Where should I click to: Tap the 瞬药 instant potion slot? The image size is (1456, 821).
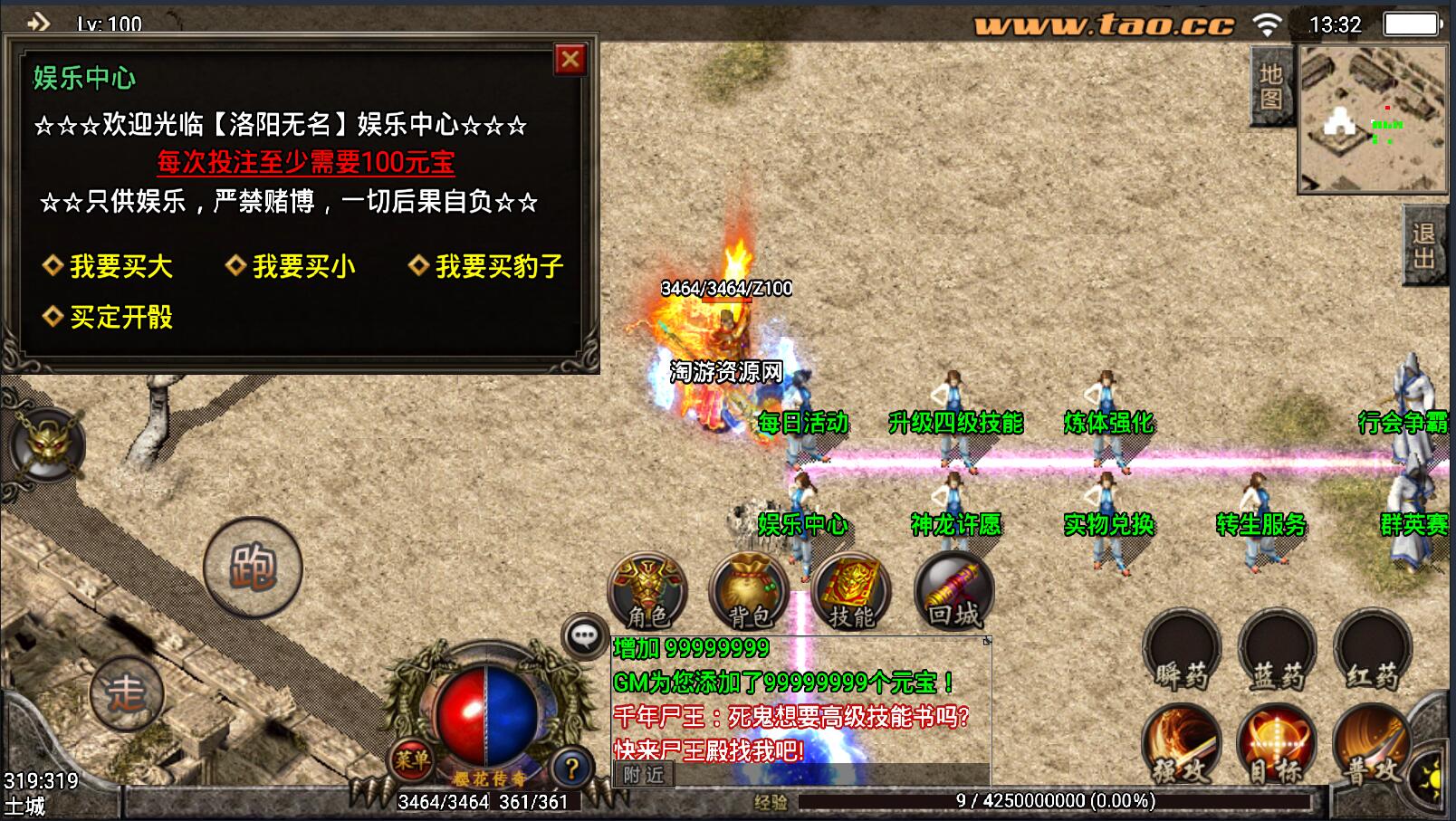[x=1182, y=652]
